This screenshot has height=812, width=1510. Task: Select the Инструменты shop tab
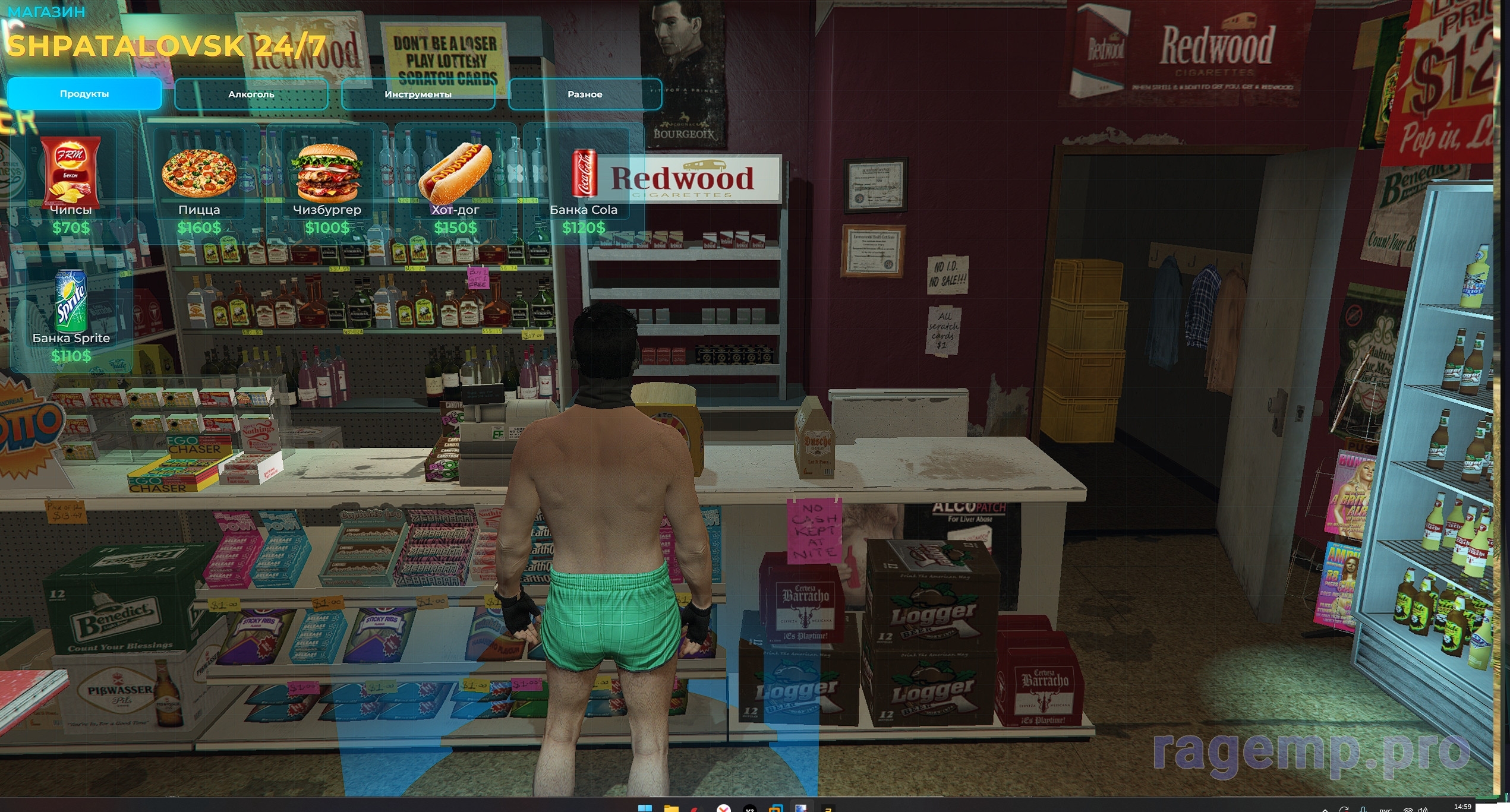pos(418,94)
